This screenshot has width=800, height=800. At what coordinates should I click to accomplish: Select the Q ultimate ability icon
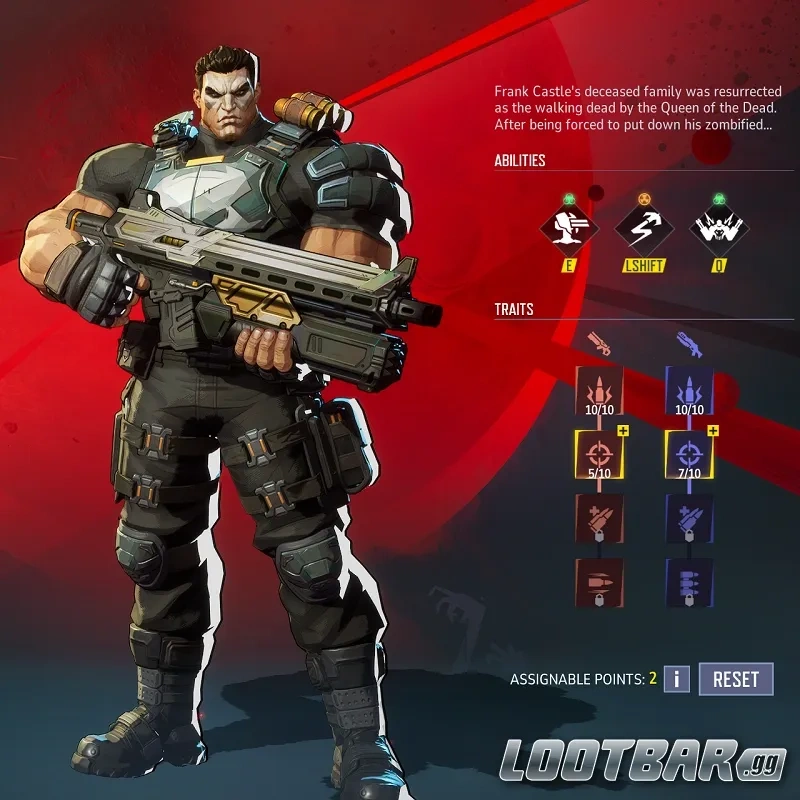tap(718, 228)
